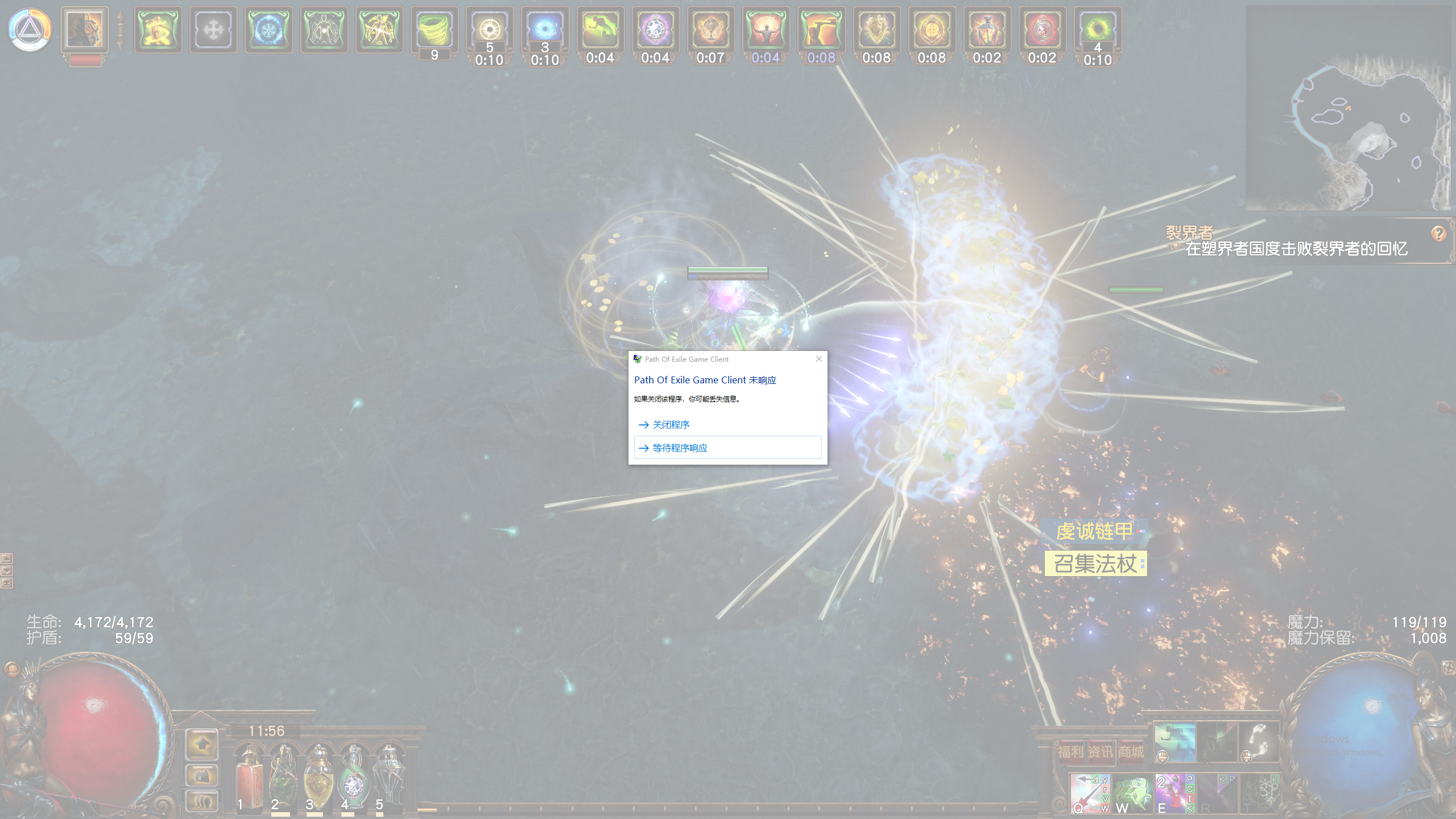
Task: Click the up-arrow button beside the life orb
Action: (202, 744)
